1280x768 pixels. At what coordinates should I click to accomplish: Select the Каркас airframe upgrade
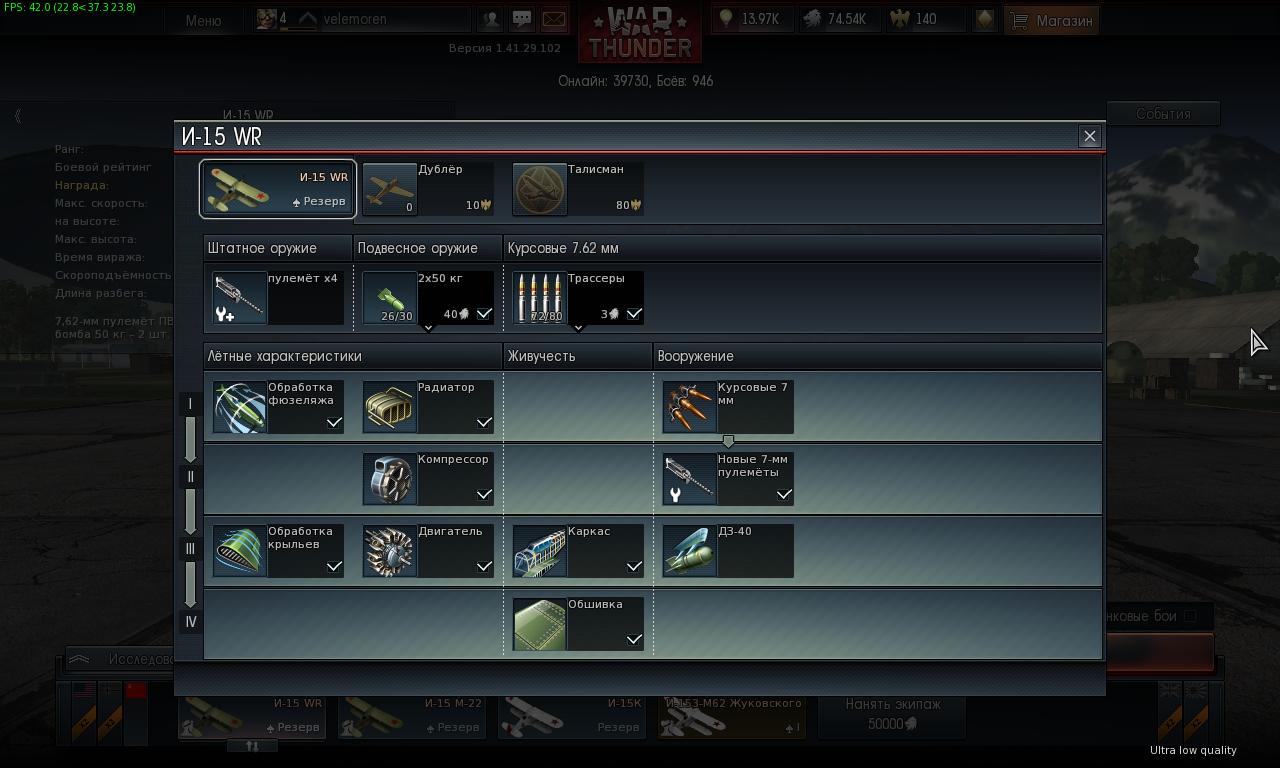pyautogui.click(x=578, y=551)
